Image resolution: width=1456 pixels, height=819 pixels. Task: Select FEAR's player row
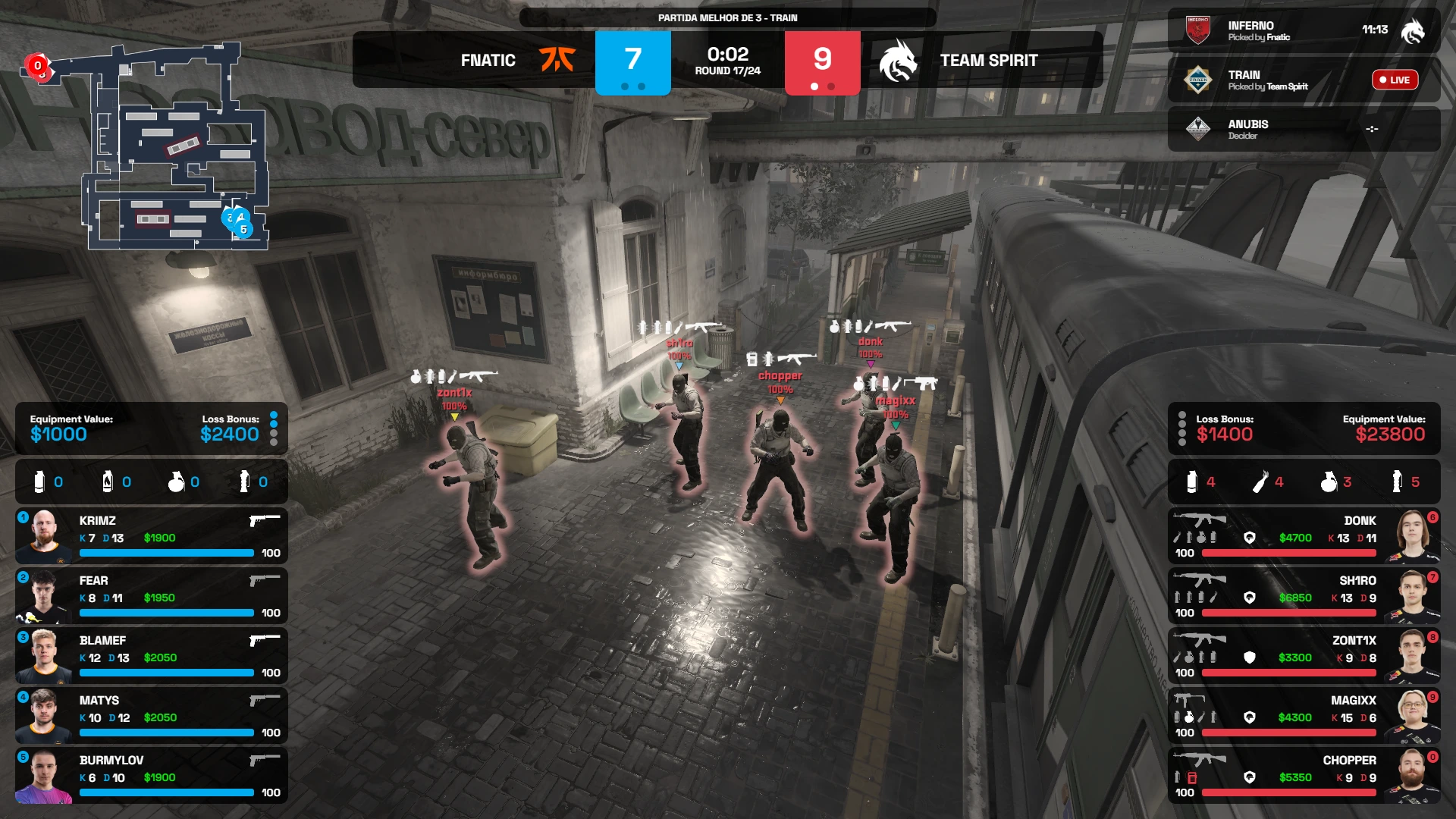(152, 596)
